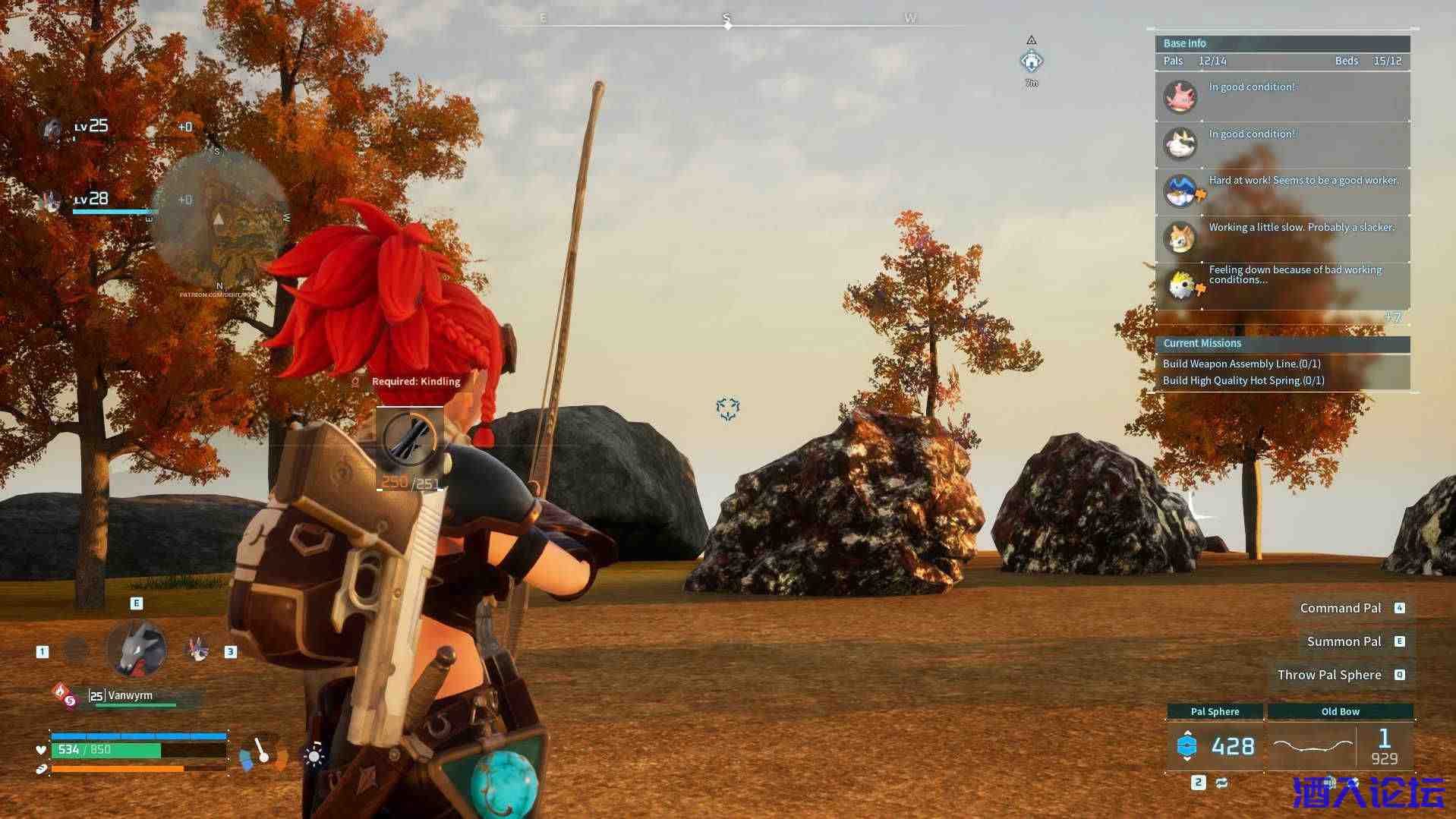Click the base location marker on the compass
This screenshot has width=1456, height=819.
[1031, 61]
